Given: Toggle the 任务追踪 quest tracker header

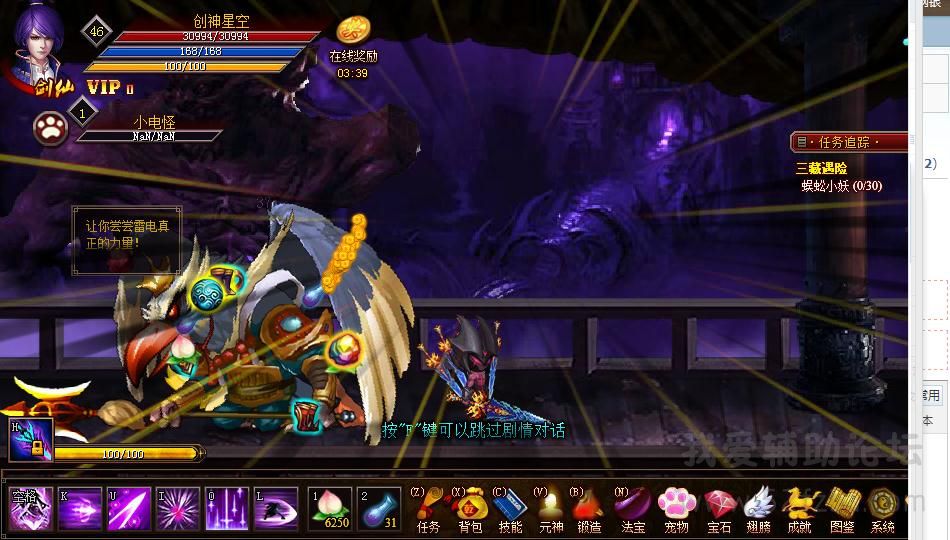Looking at the screenshot, I should 850,142.
